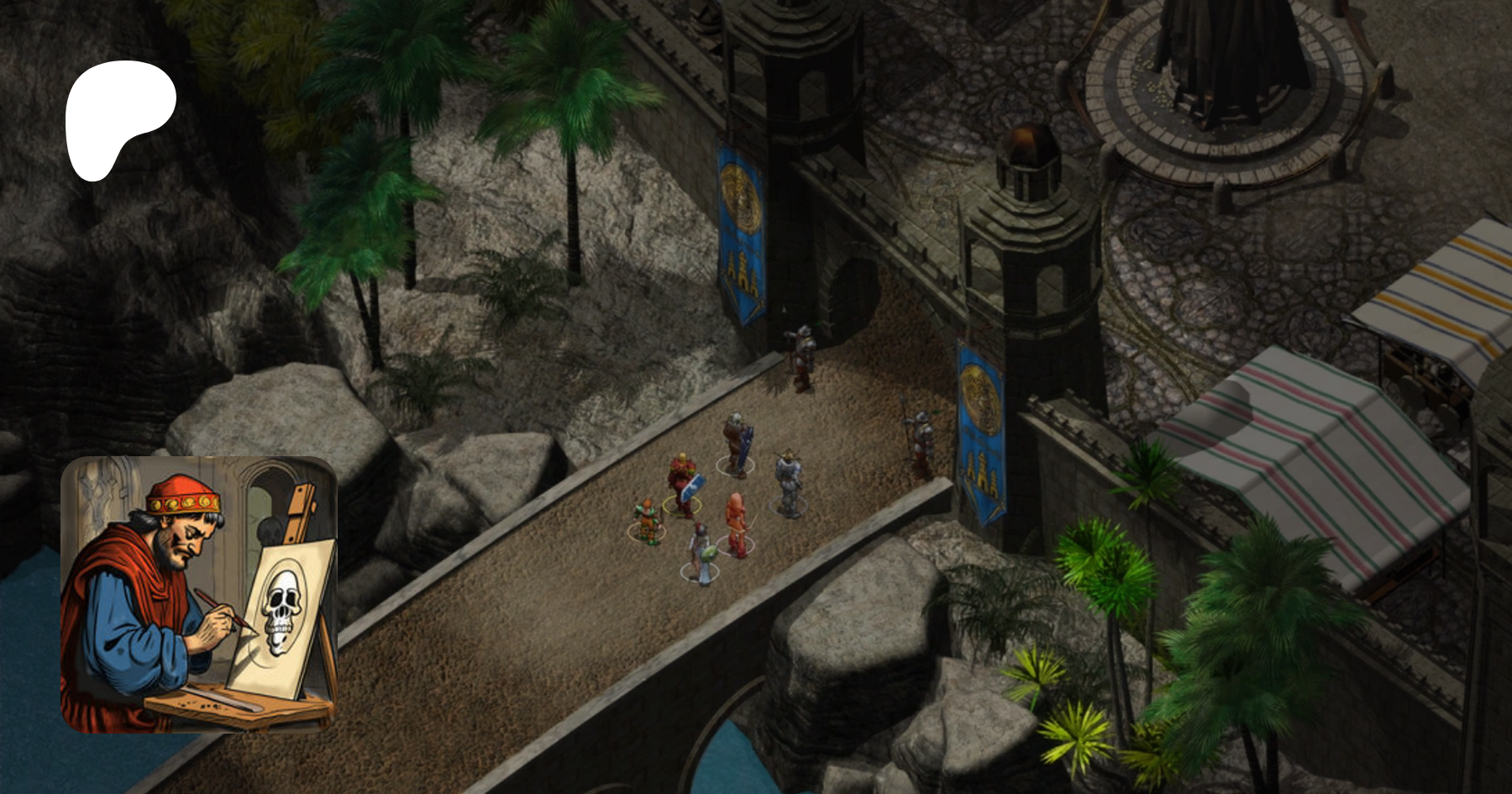Select the party member holding a green round shield
Image resolution: width=1512 pixels, height=794 pixels.
pos(701,553)
